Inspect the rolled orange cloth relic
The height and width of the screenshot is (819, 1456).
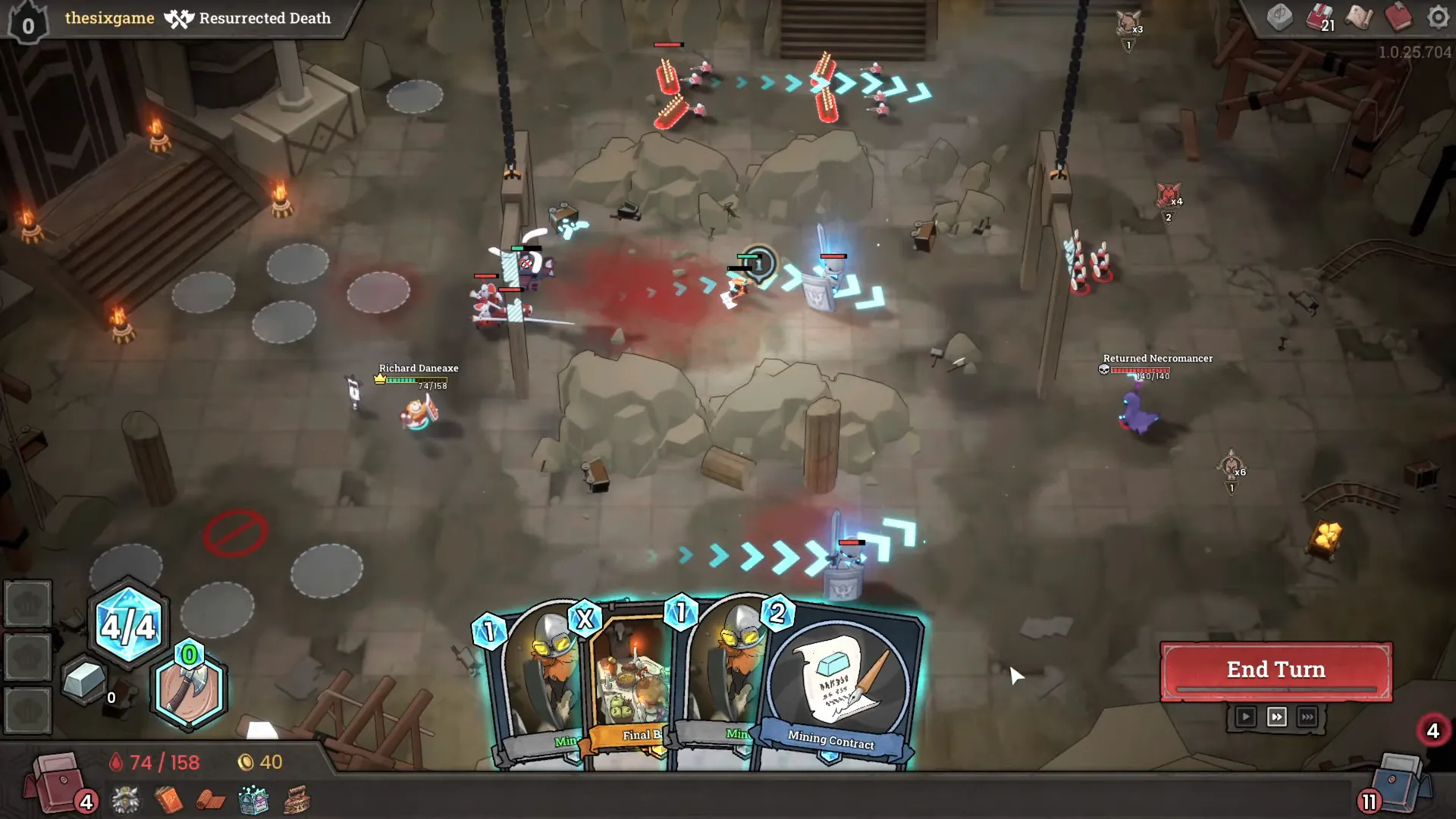tap(212, 800)
